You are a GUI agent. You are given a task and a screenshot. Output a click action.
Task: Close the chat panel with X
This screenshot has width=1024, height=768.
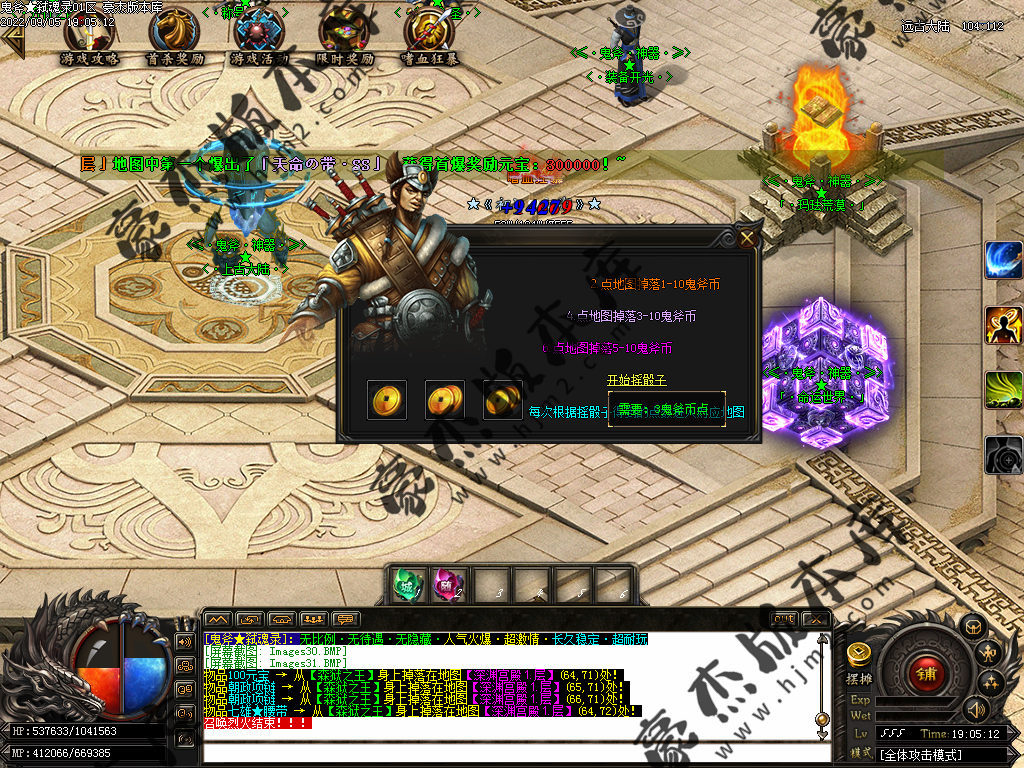816,619
